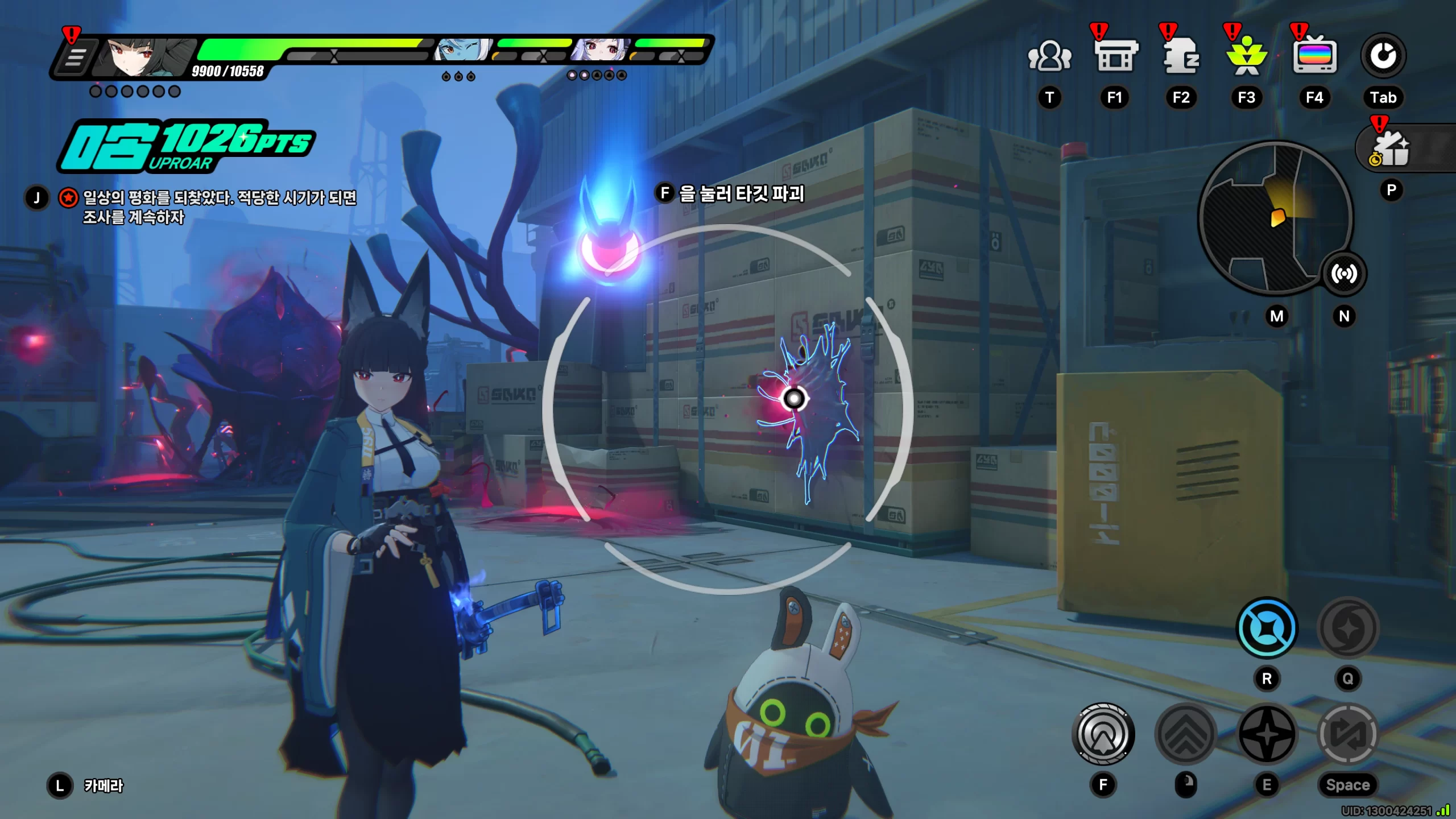Open the agent roster icon
The height and width of the screenshot is (819, 1456).
(x=1181, y=57)
